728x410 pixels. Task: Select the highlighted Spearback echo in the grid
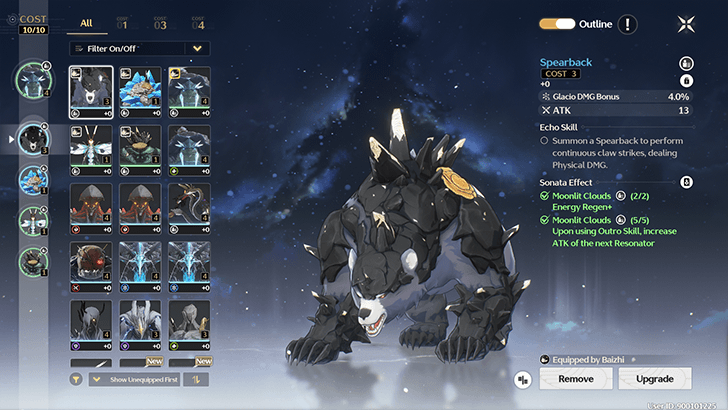pyautogui.click(x=90, y=92)
